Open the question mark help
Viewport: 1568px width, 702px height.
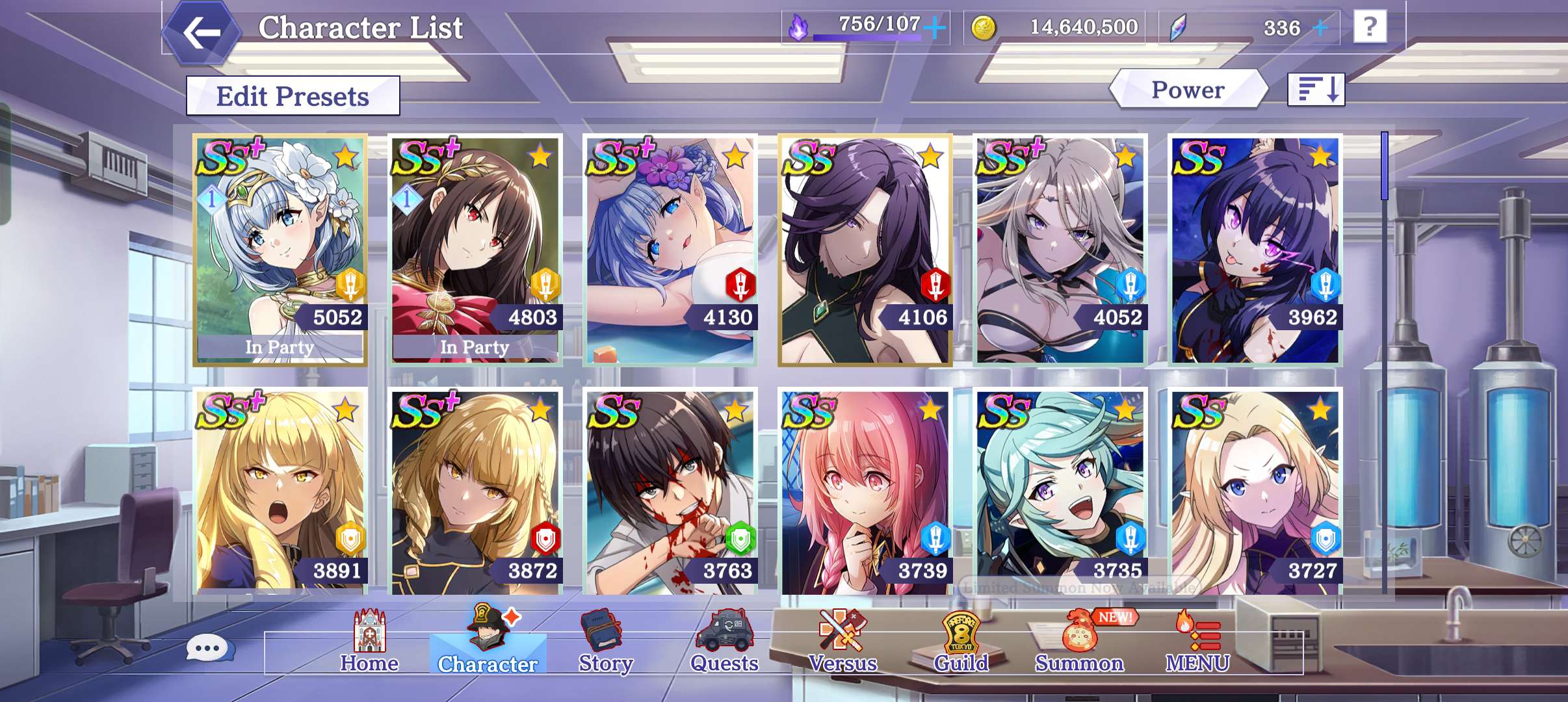(1370, 27)
